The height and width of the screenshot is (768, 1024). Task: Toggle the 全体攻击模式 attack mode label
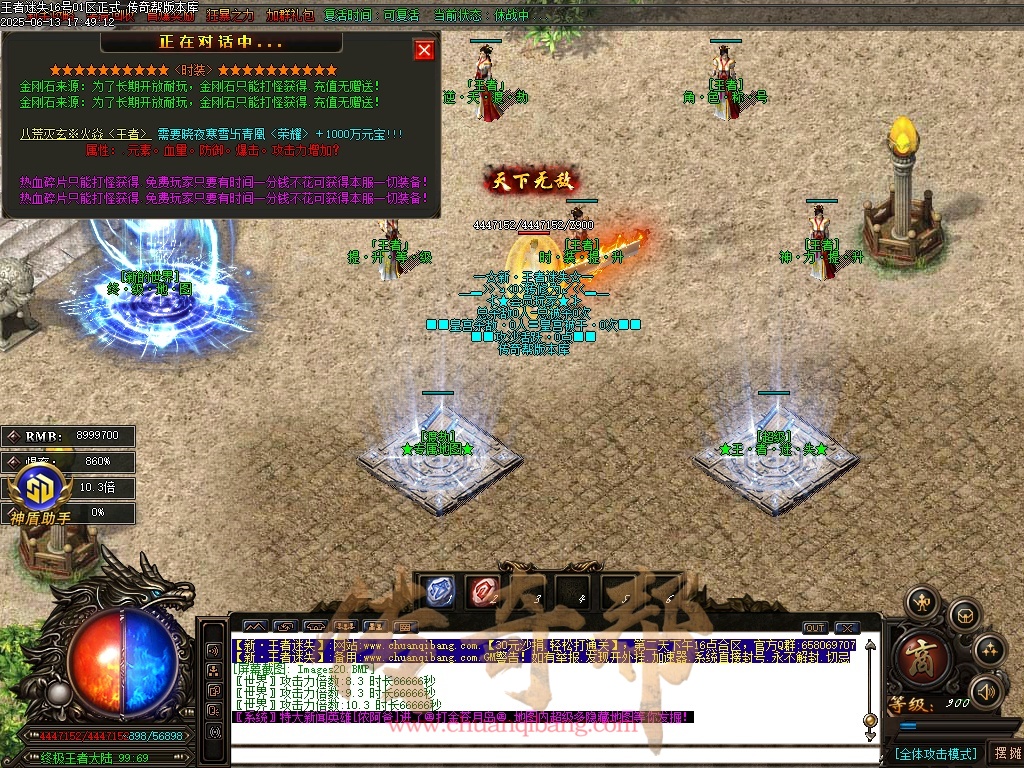[934, 753]
